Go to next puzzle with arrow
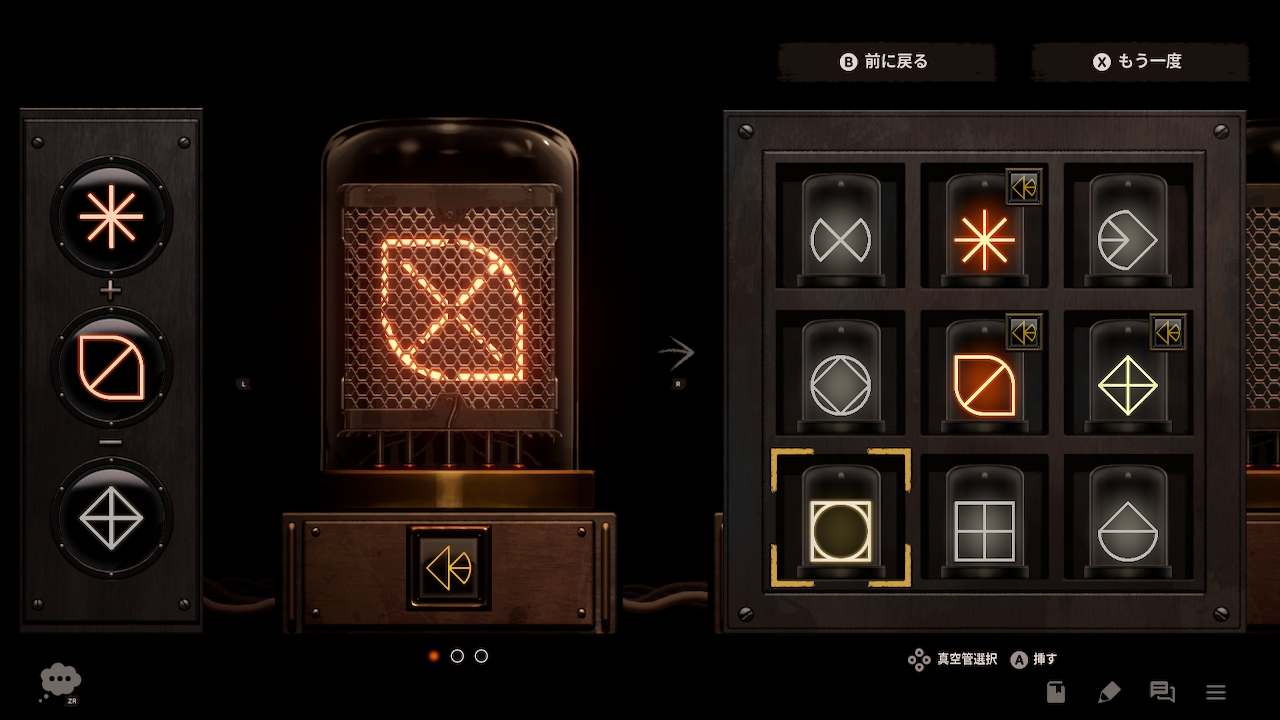Image resolution: width=1280 pixels, height=720 pixels. click(677, 352)
